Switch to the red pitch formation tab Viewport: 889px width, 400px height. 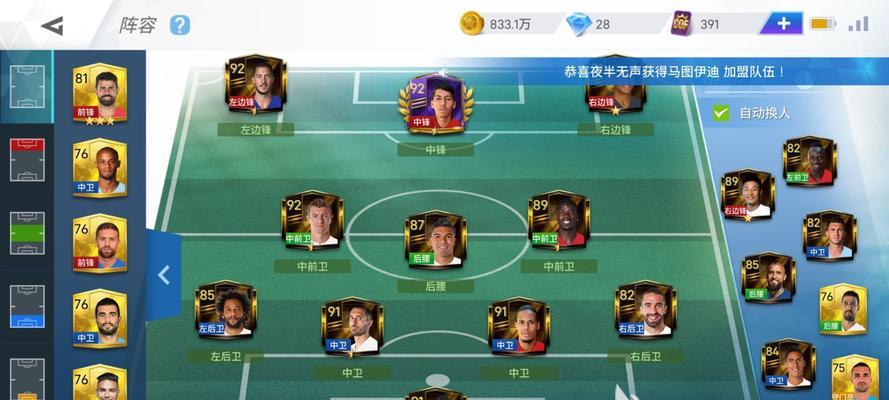pos(27,159)
